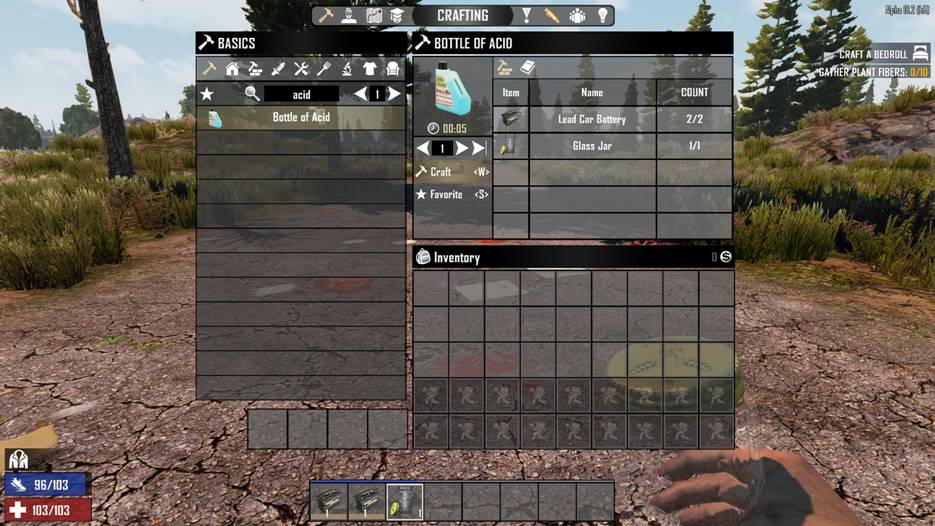935x526 pixels.
Task: Increase the craft quantity by one
Action: click(462, 148)
